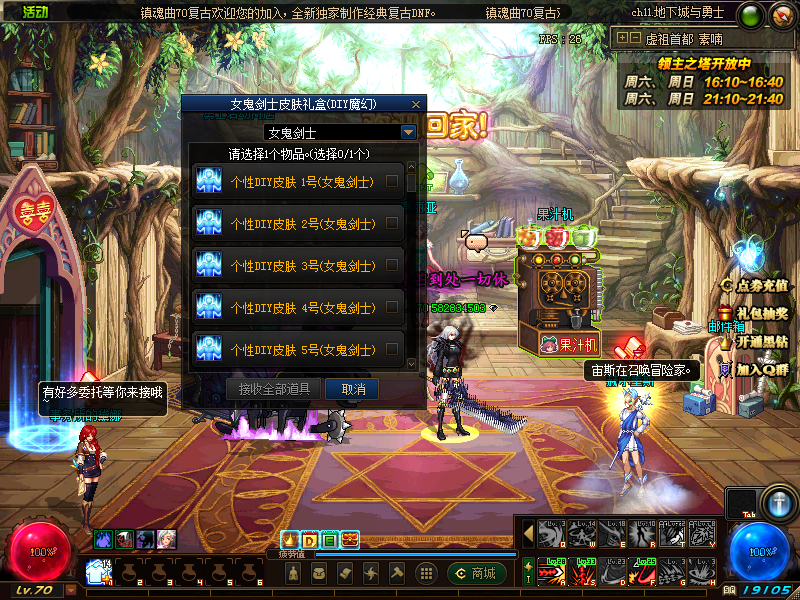Click the round cross icon above the blue orb

(777, 501)
